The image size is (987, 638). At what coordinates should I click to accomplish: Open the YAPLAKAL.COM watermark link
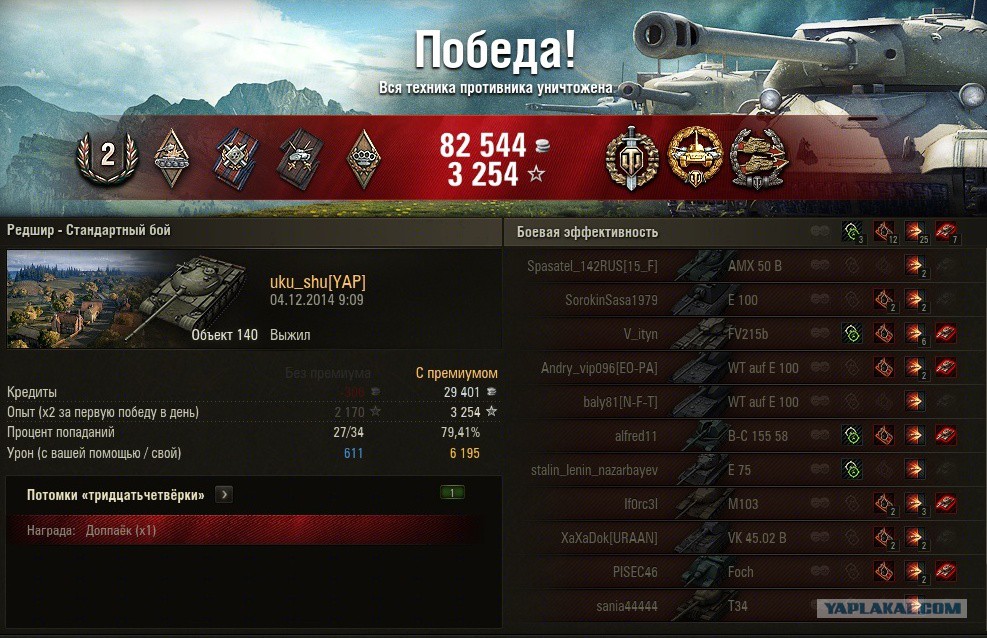891,608
